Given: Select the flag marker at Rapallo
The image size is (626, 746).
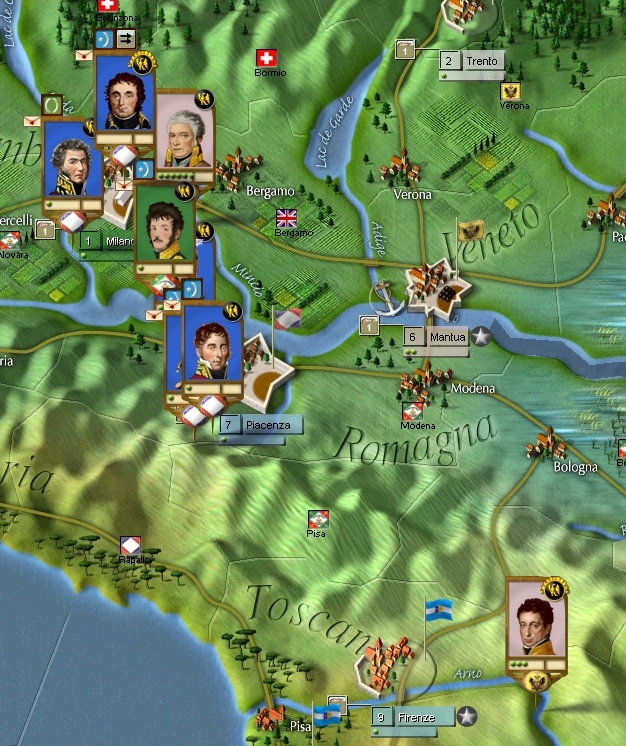Looking at the screenshot, I should 130,545.
